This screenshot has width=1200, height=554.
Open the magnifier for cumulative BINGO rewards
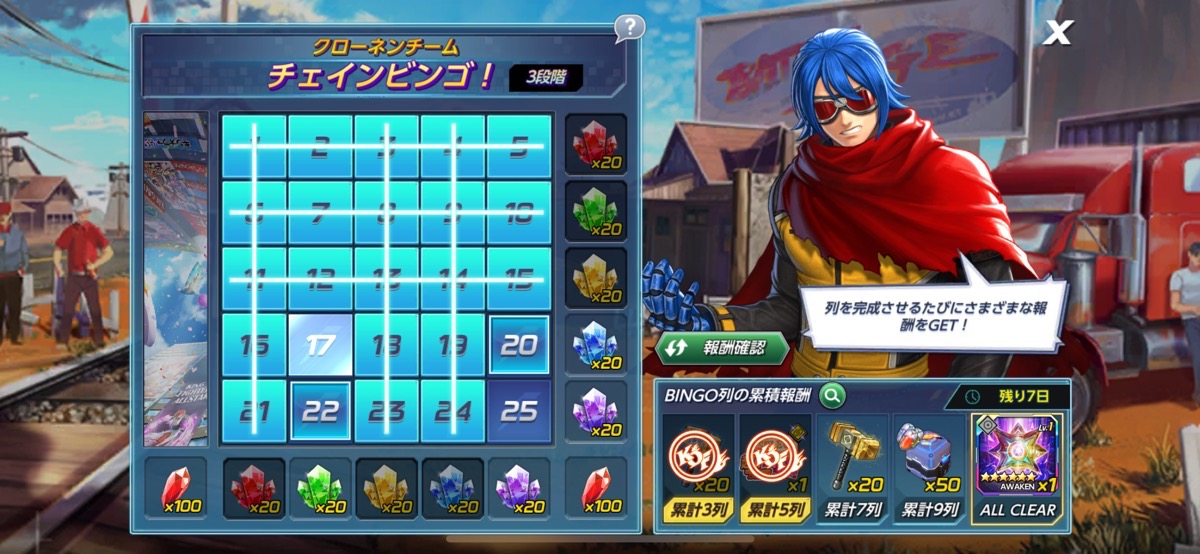[832, 396]
